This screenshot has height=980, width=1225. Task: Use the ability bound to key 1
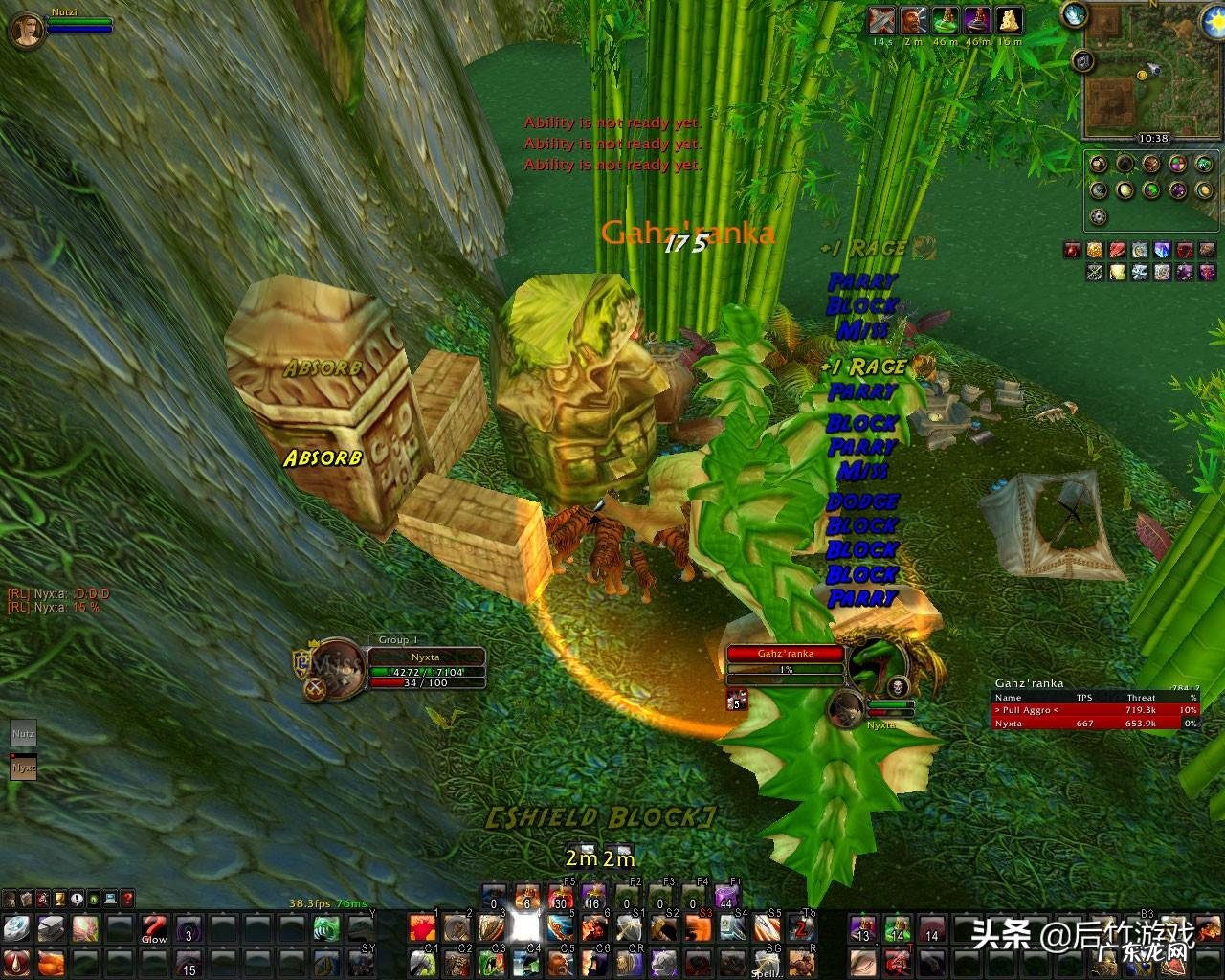pos(422,926)
